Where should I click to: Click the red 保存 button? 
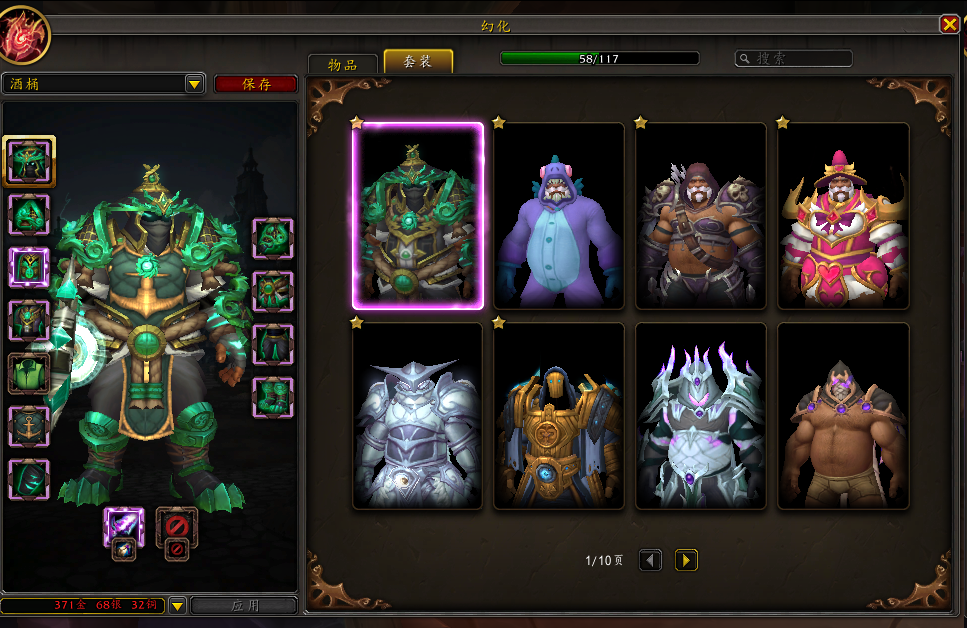point(256,84)
